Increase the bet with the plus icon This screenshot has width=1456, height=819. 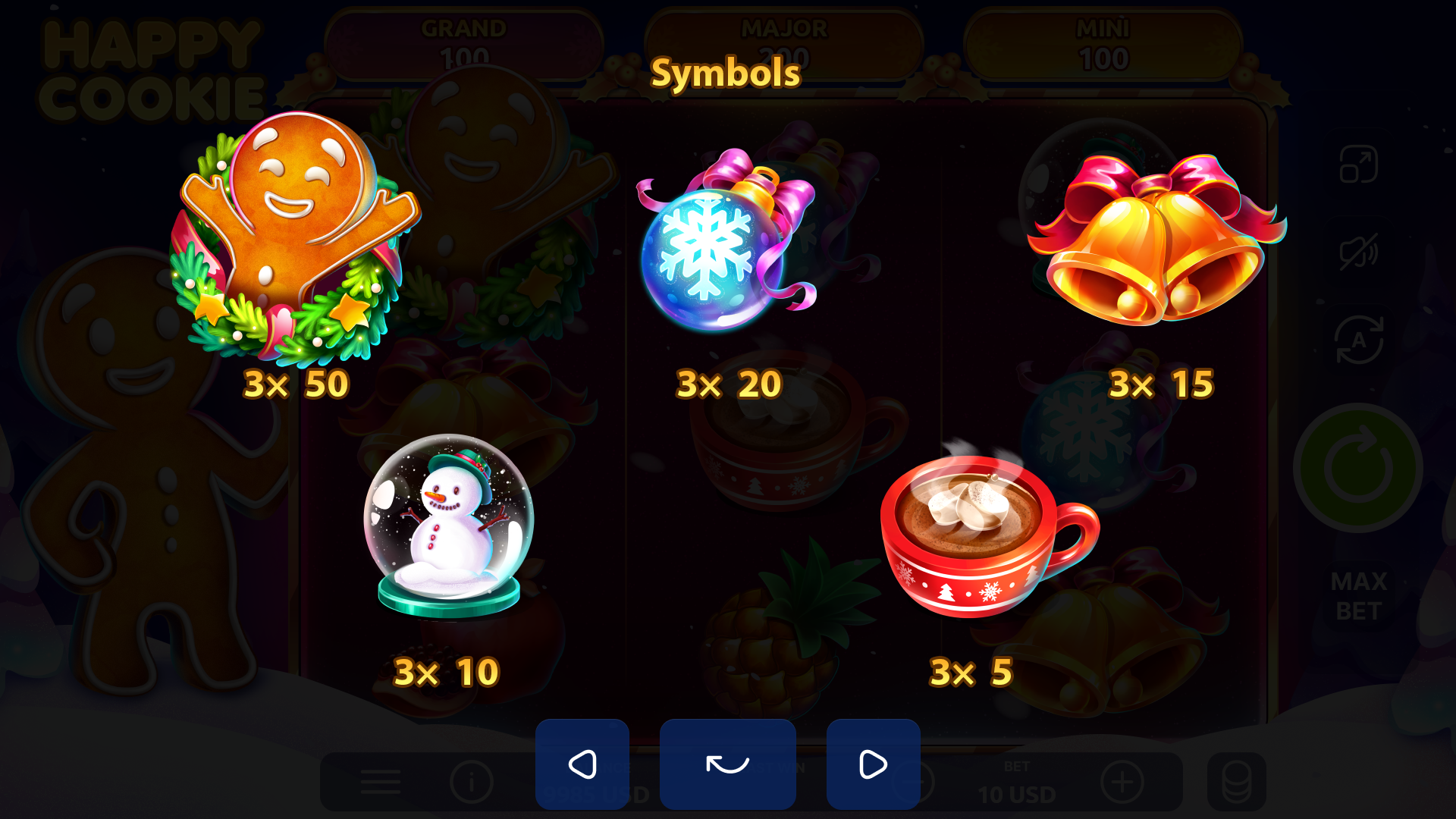(x=1124, y=783)
